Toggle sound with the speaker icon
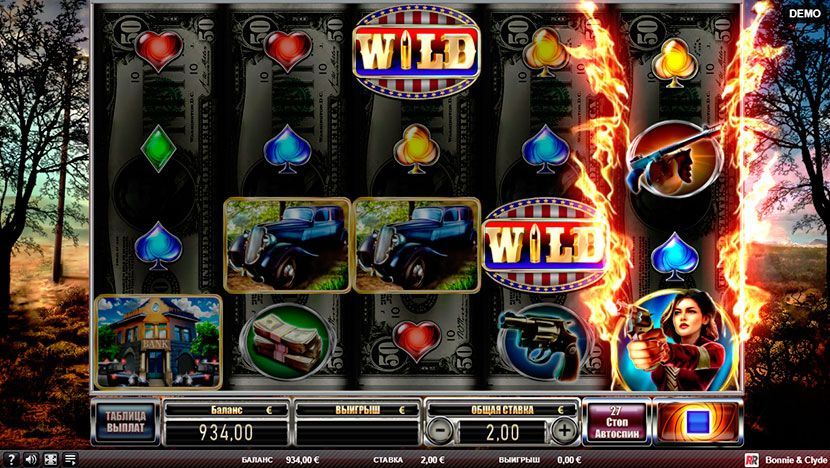This screenshot has width=830, height=468. coord(30,459)
